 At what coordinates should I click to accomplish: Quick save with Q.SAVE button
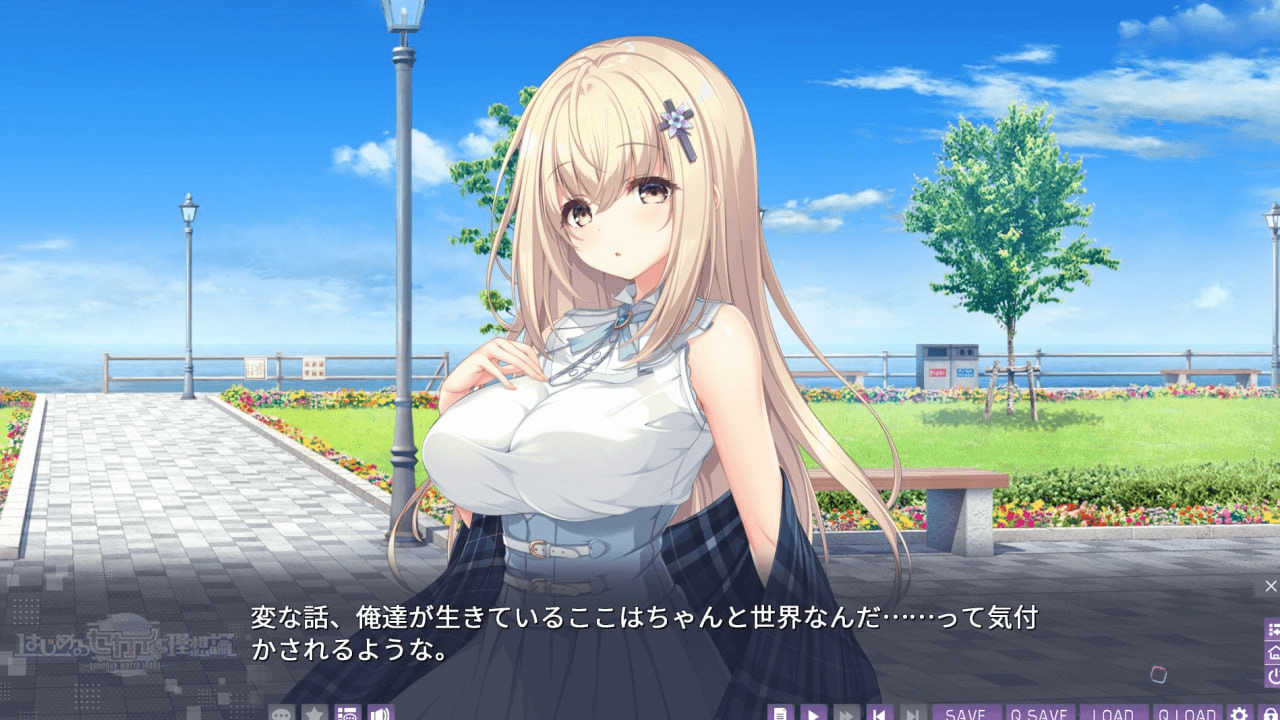click(x=1040, y=713)
